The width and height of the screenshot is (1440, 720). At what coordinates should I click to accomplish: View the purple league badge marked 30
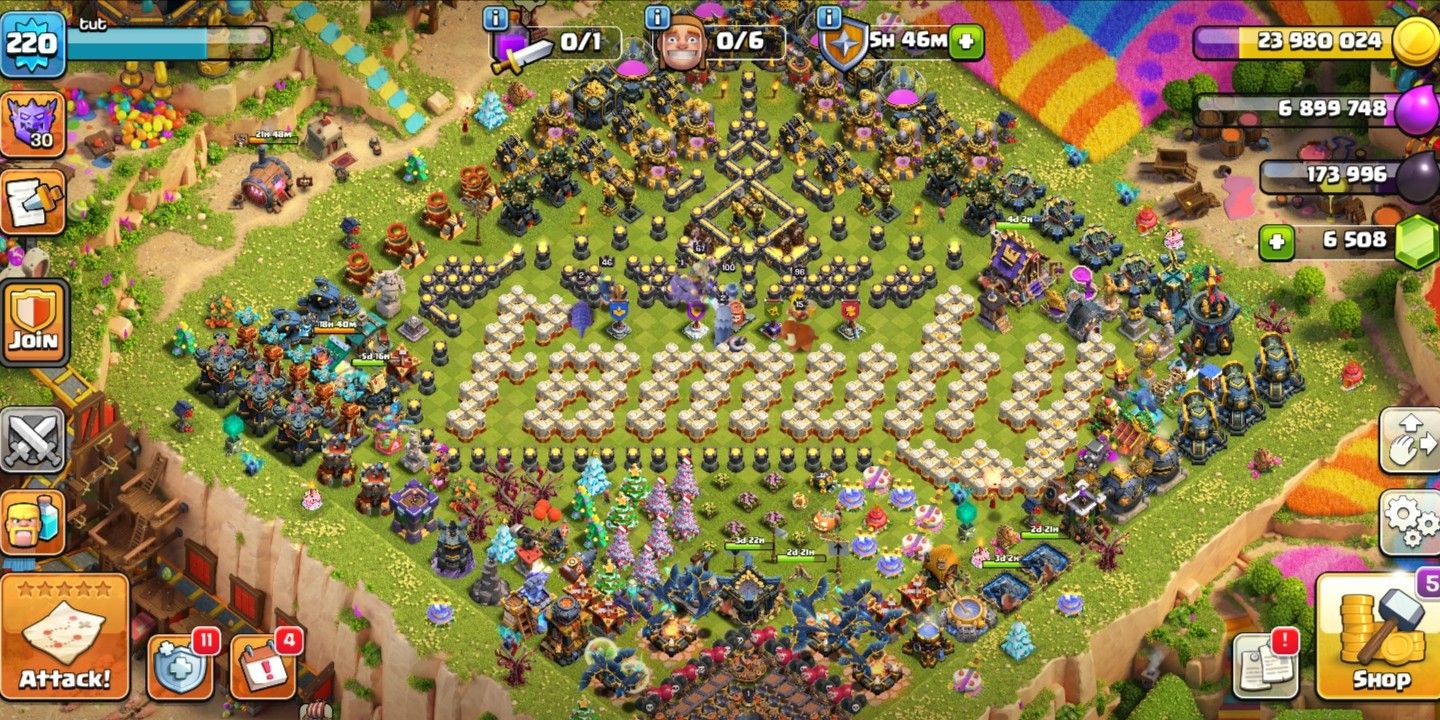click(33, 124)
